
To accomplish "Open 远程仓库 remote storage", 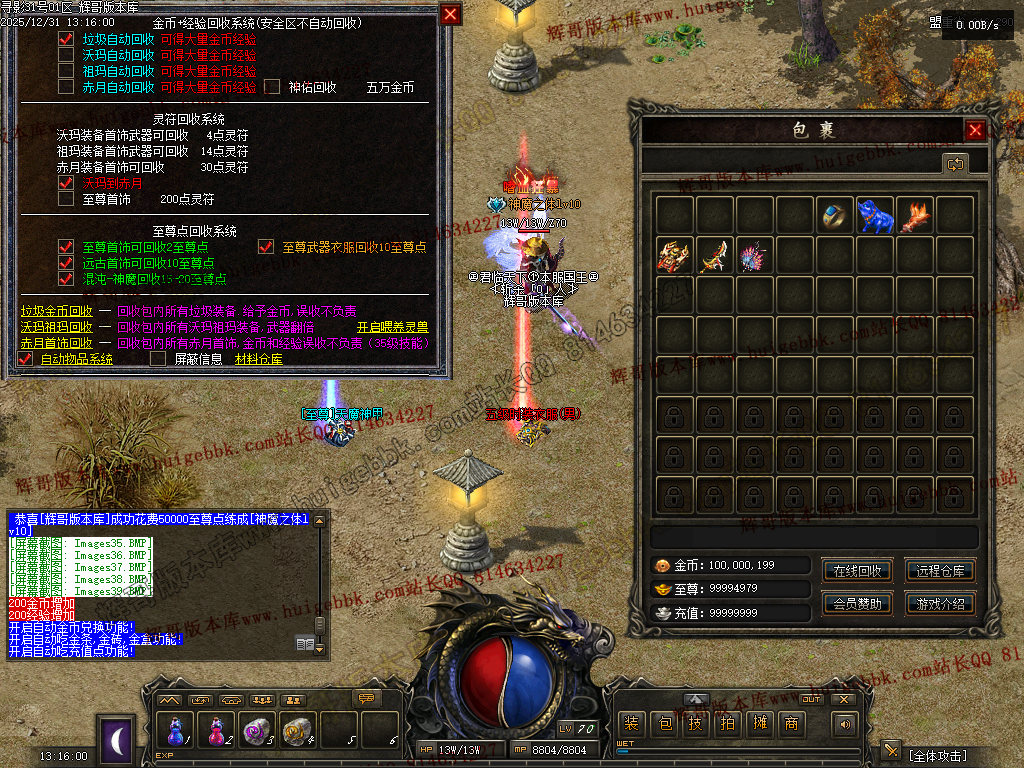I will coord(939,571).
